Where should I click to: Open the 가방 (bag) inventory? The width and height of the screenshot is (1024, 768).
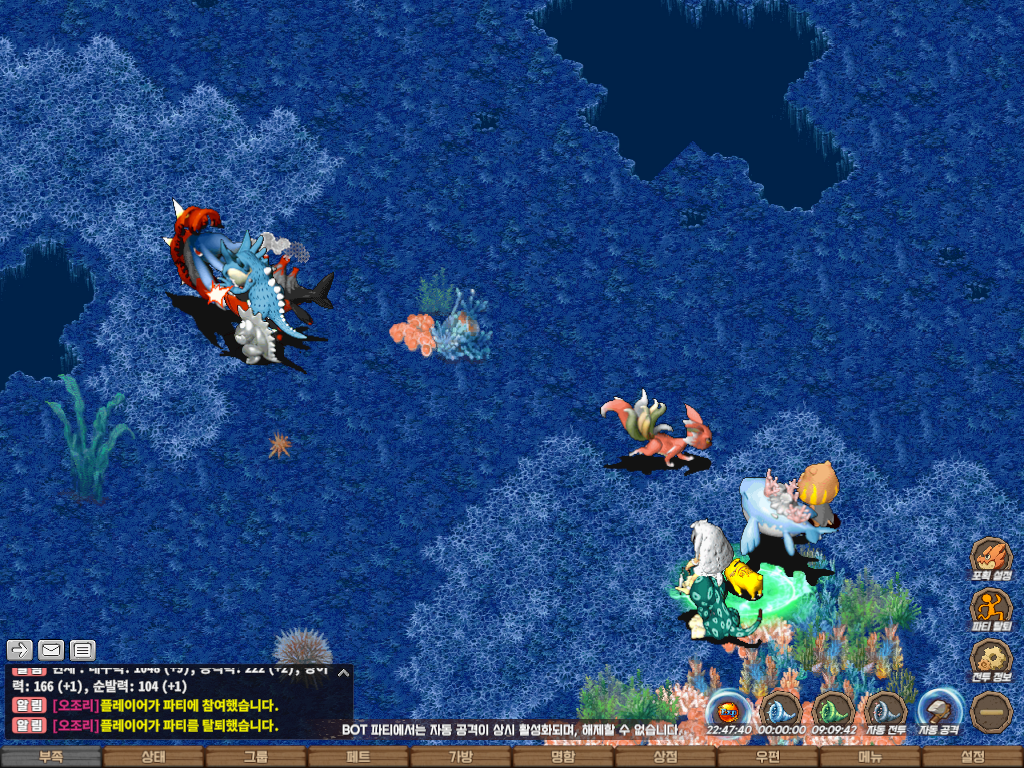coord(460,757)
